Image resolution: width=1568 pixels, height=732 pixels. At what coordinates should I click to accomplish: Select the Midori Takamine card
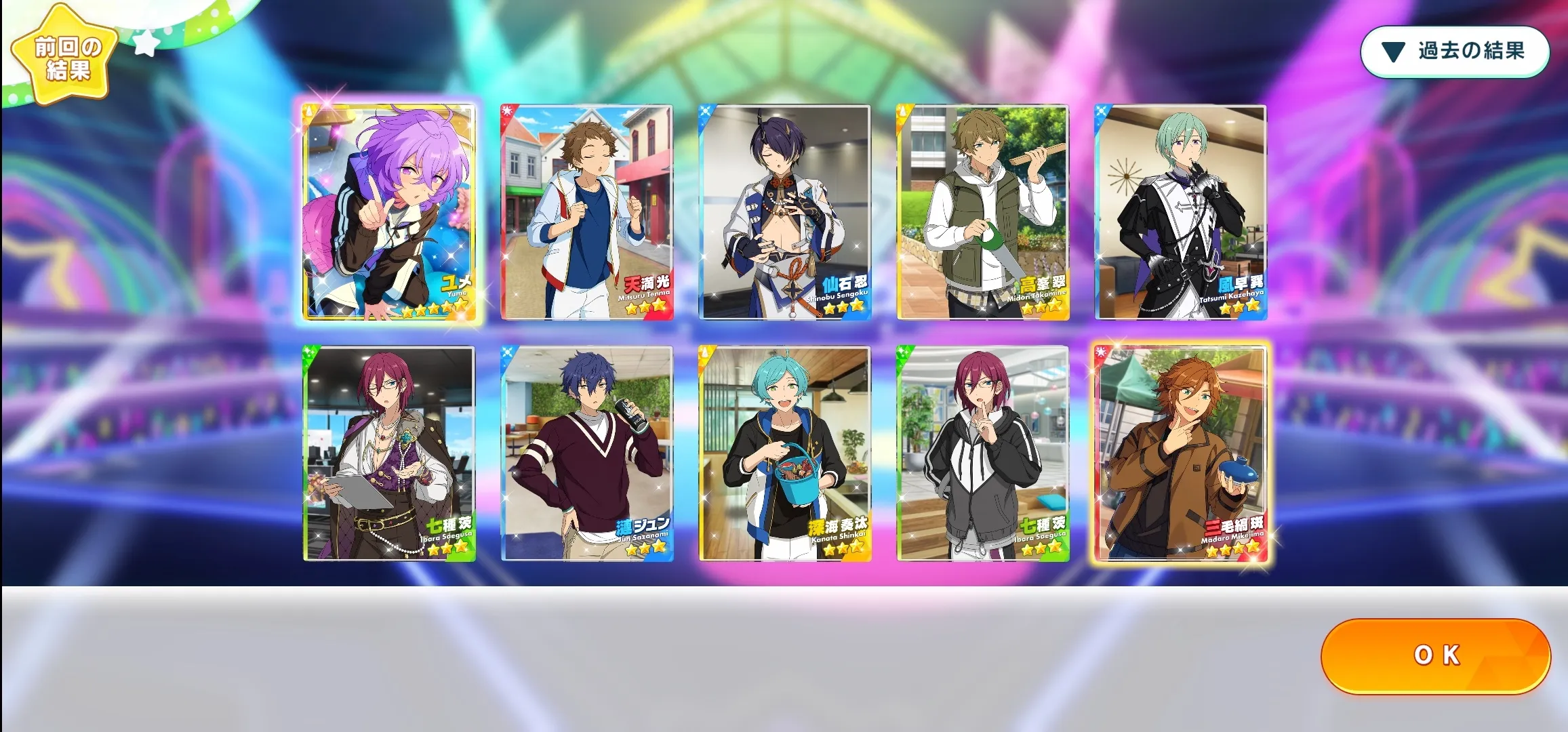pyautogui.click(x=982, y=212)
